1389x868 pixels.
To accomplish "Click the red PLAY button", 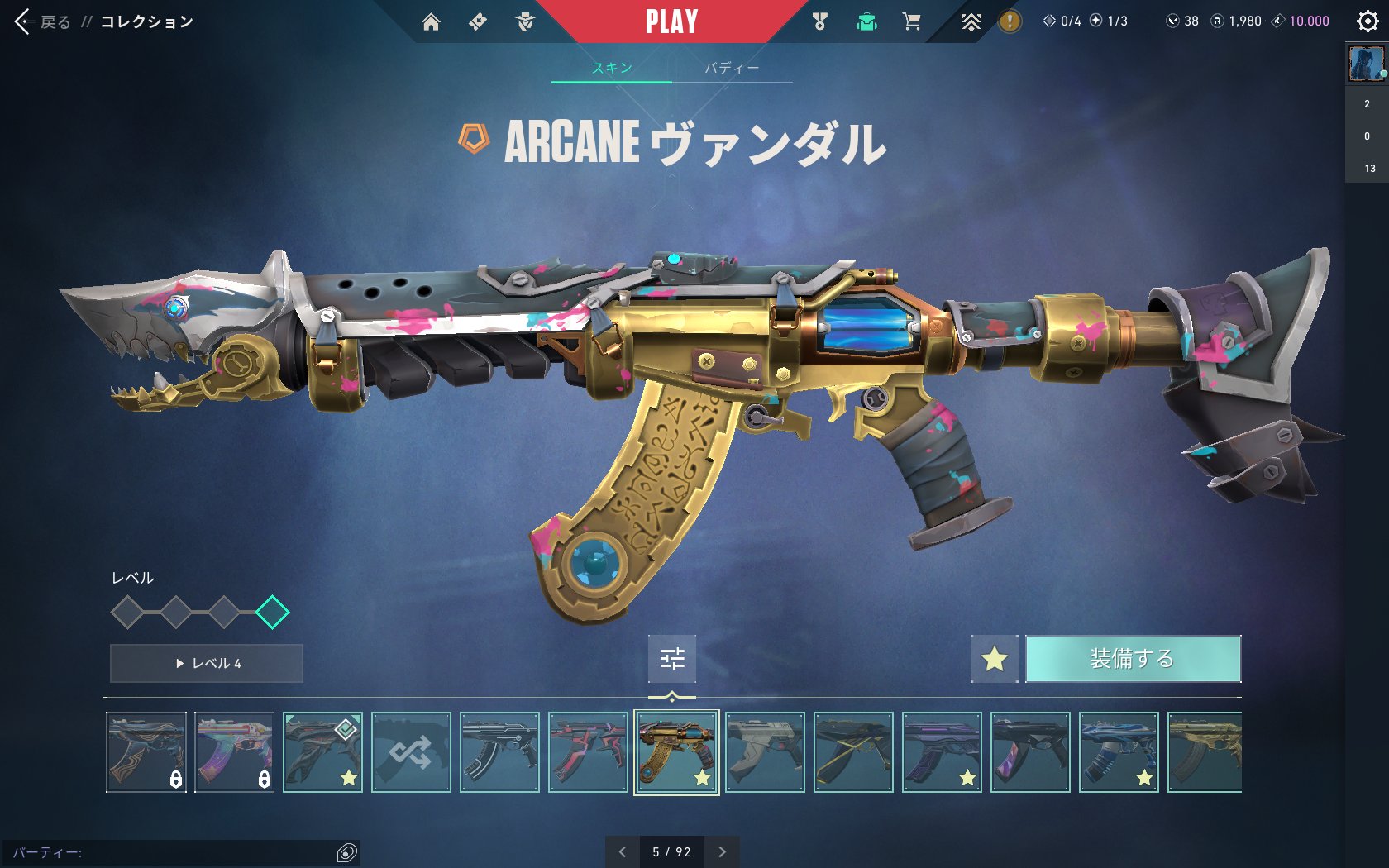I will 671,21.
